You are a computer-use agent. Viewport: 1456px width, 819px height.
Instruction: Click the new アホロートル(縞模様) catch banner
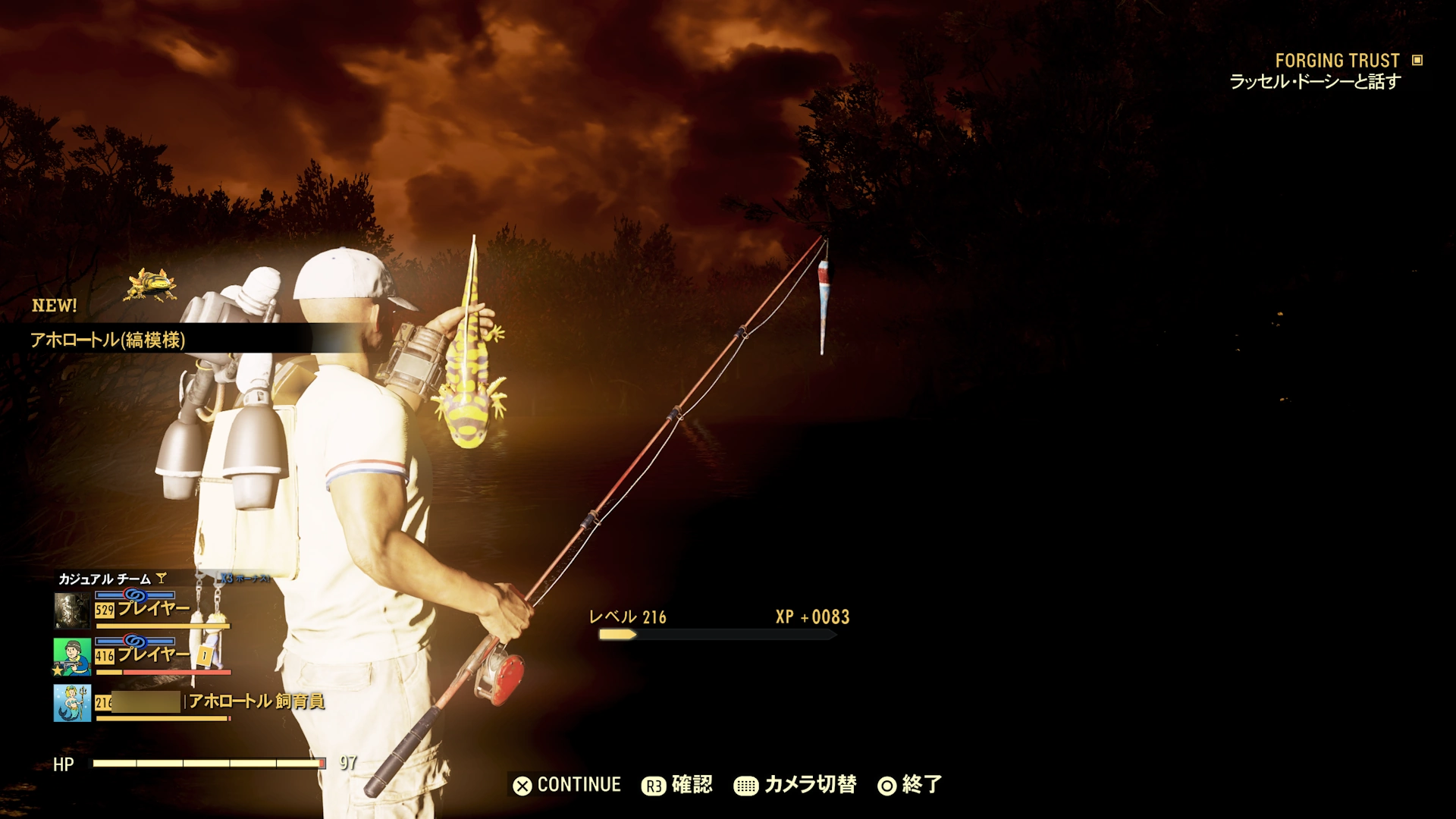click(x=108, y=340)
